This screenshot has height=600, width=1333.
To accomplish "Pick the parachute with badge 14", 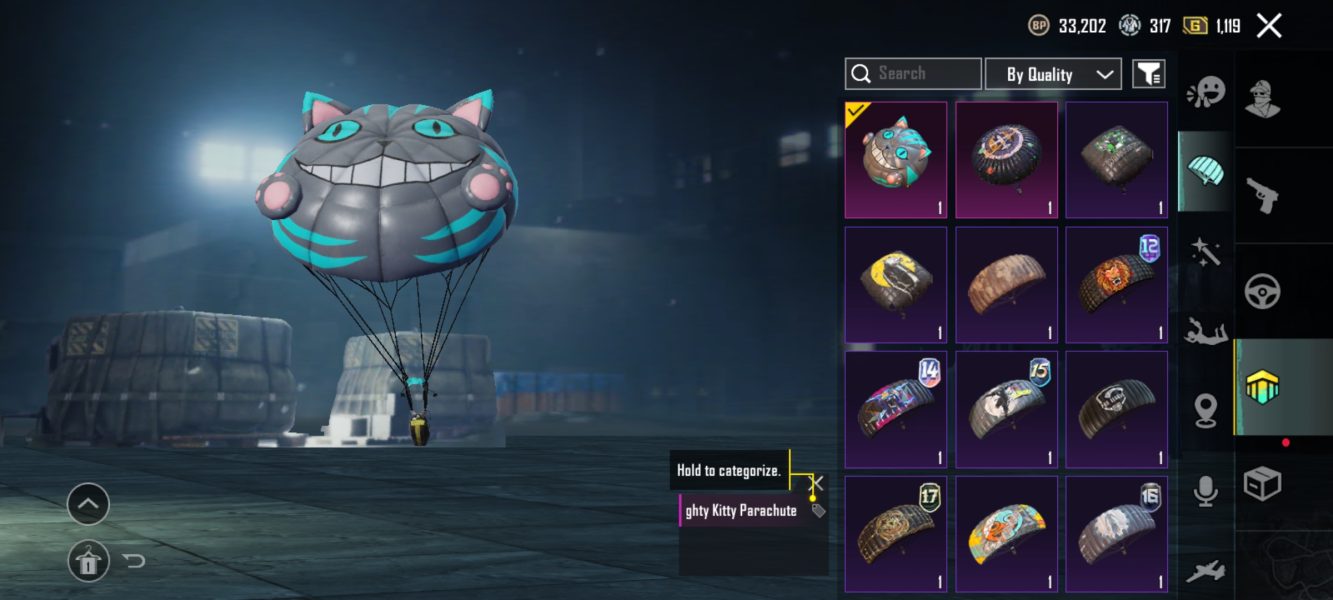I will (x=895, y=409).
